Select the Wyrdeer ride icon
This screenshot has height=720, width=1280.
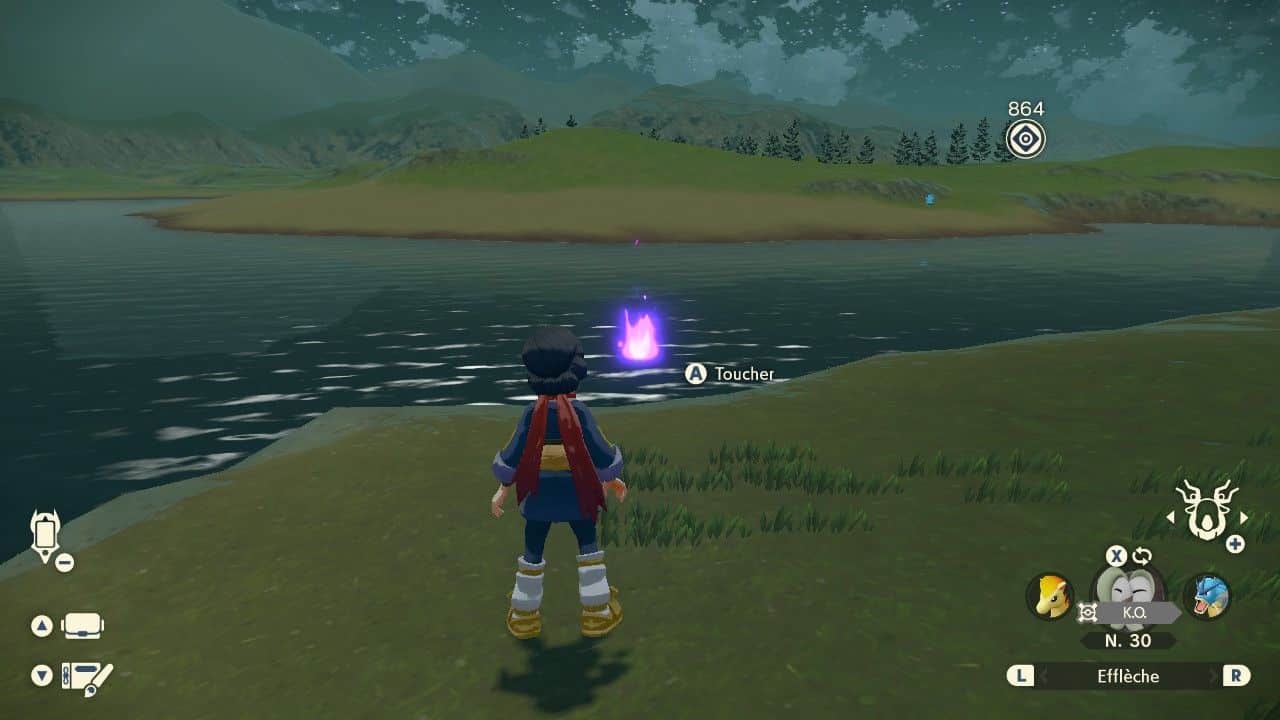[1205, 509]
